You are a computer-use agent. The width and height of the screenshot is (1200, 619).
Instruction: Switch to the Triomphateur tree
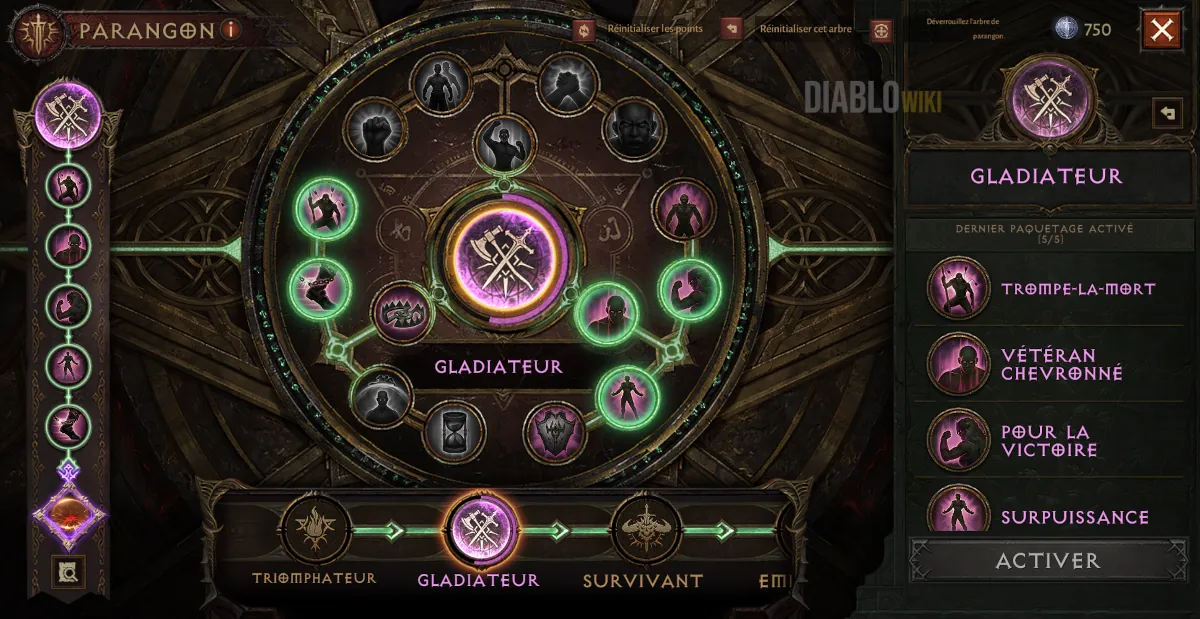pyautogui.click(x=315, y=530)
